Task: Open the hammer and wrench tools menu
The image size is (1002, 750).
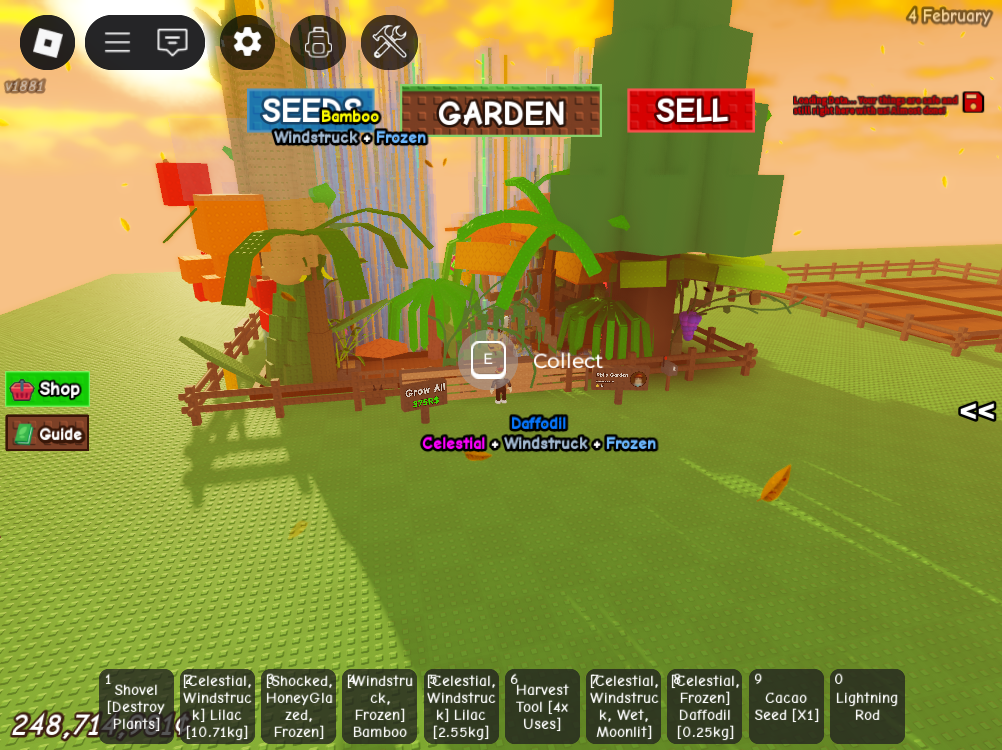Action: 389,42
